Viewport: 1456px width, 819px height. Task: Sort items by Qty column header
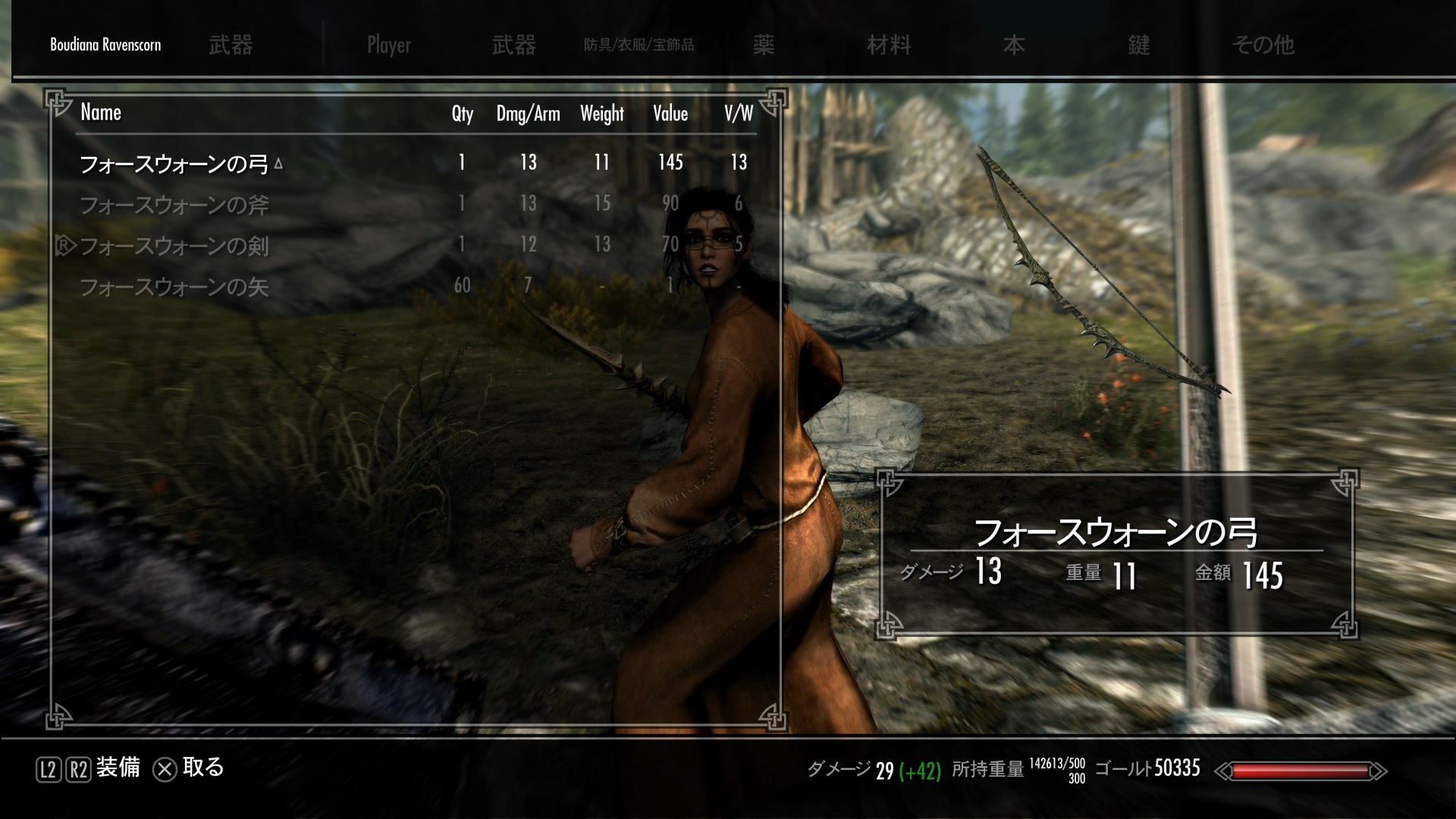pos(462,114)
